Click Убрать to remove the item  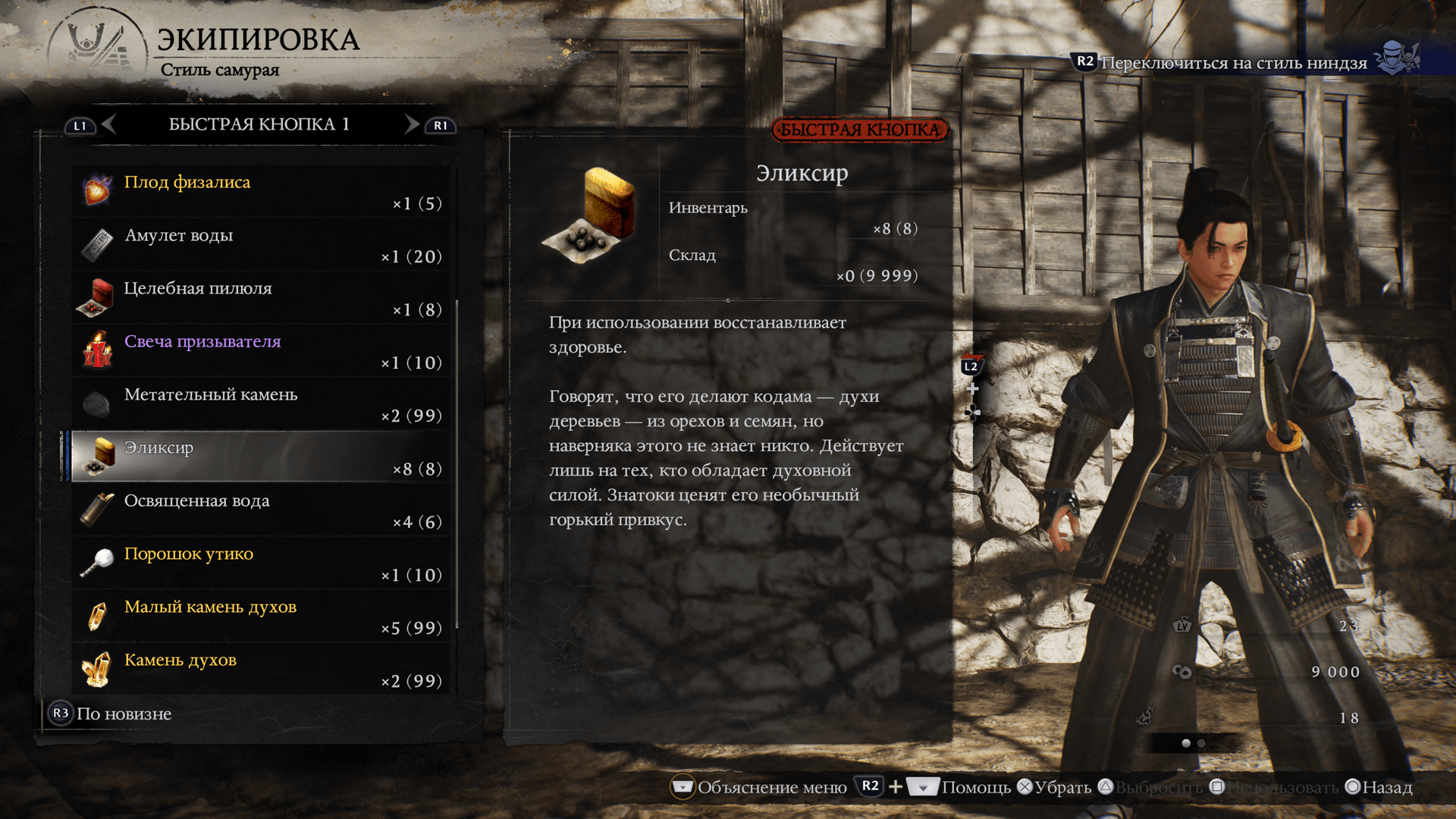[x=1055, y=787]
